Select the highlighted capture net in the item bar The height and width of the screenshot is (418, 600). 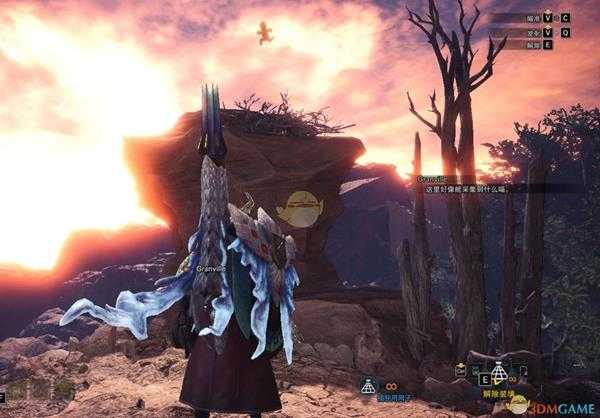(x=498, y=373)
